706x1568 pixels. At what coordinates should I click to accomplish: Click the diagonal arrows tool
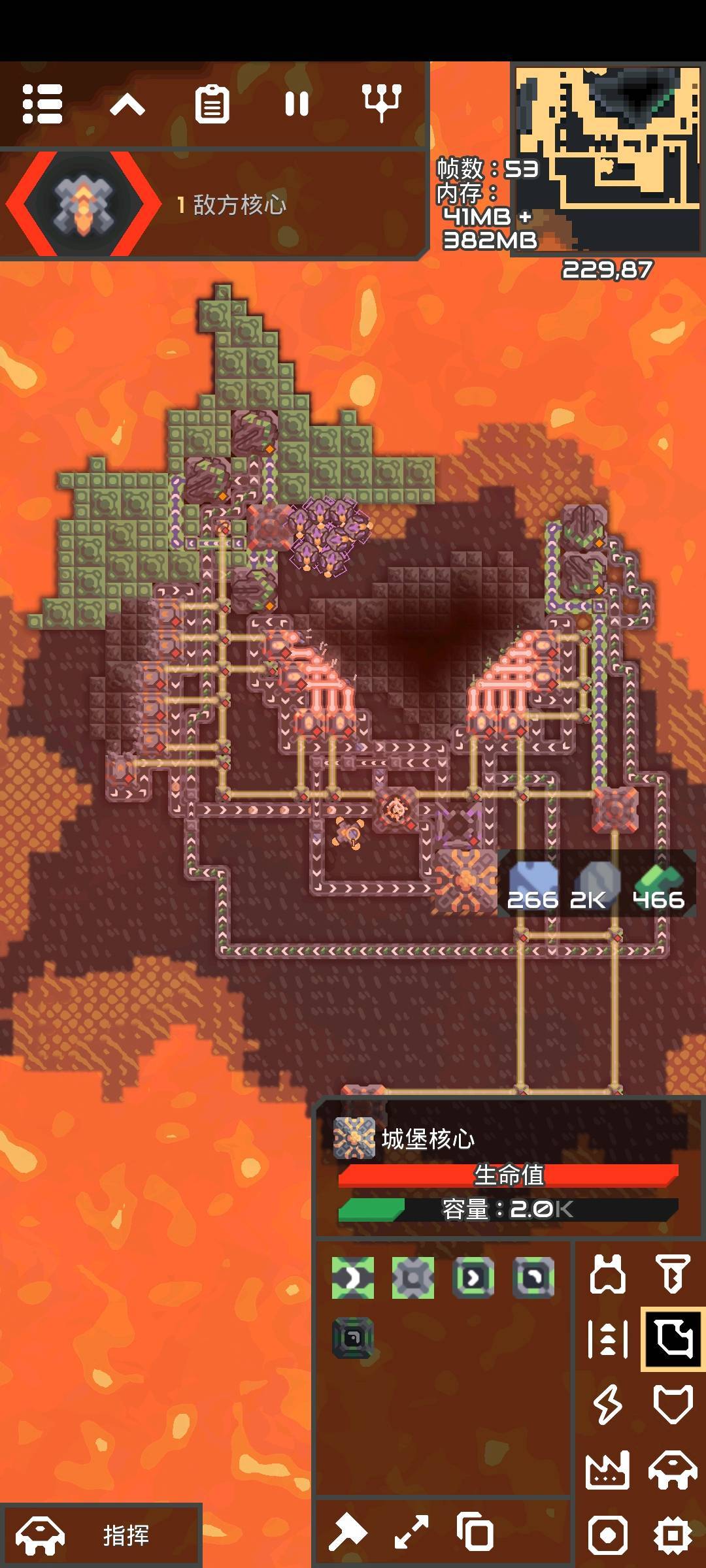(x=412, y=1532)
